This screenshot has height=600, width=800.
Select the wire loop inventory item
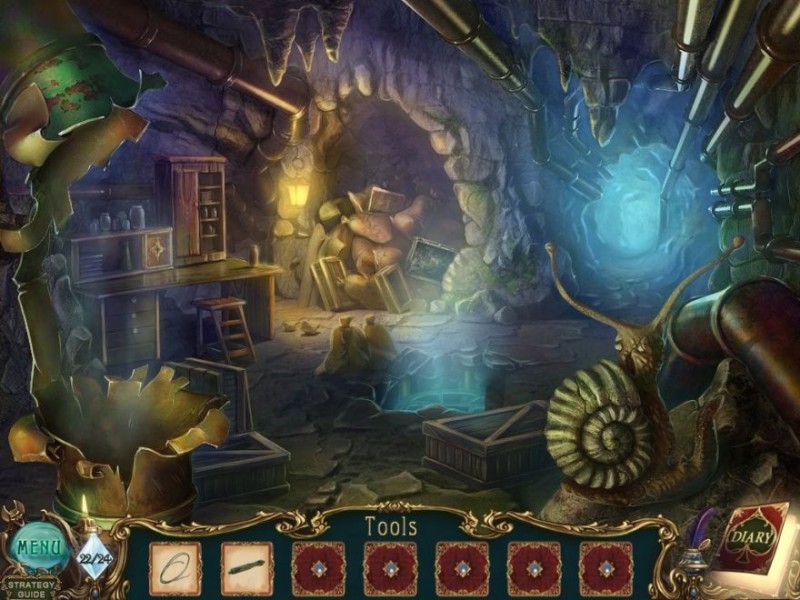click(175, 569)
